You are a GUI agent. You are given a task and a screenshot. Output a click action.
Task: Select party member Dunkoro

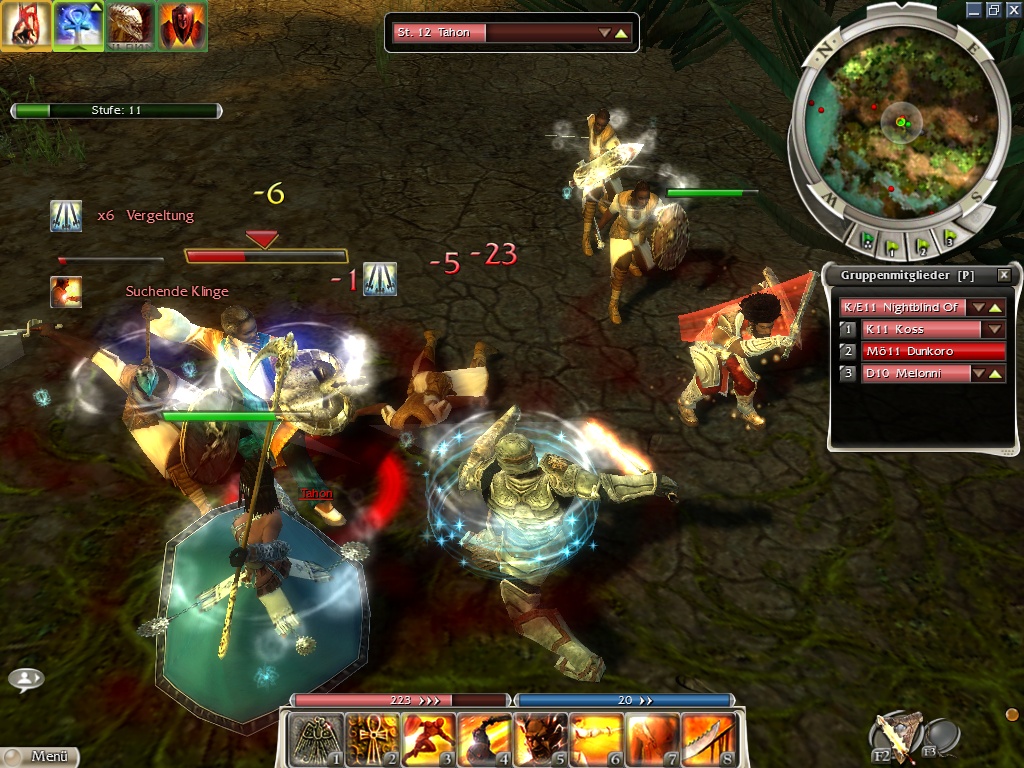[932, 351]
